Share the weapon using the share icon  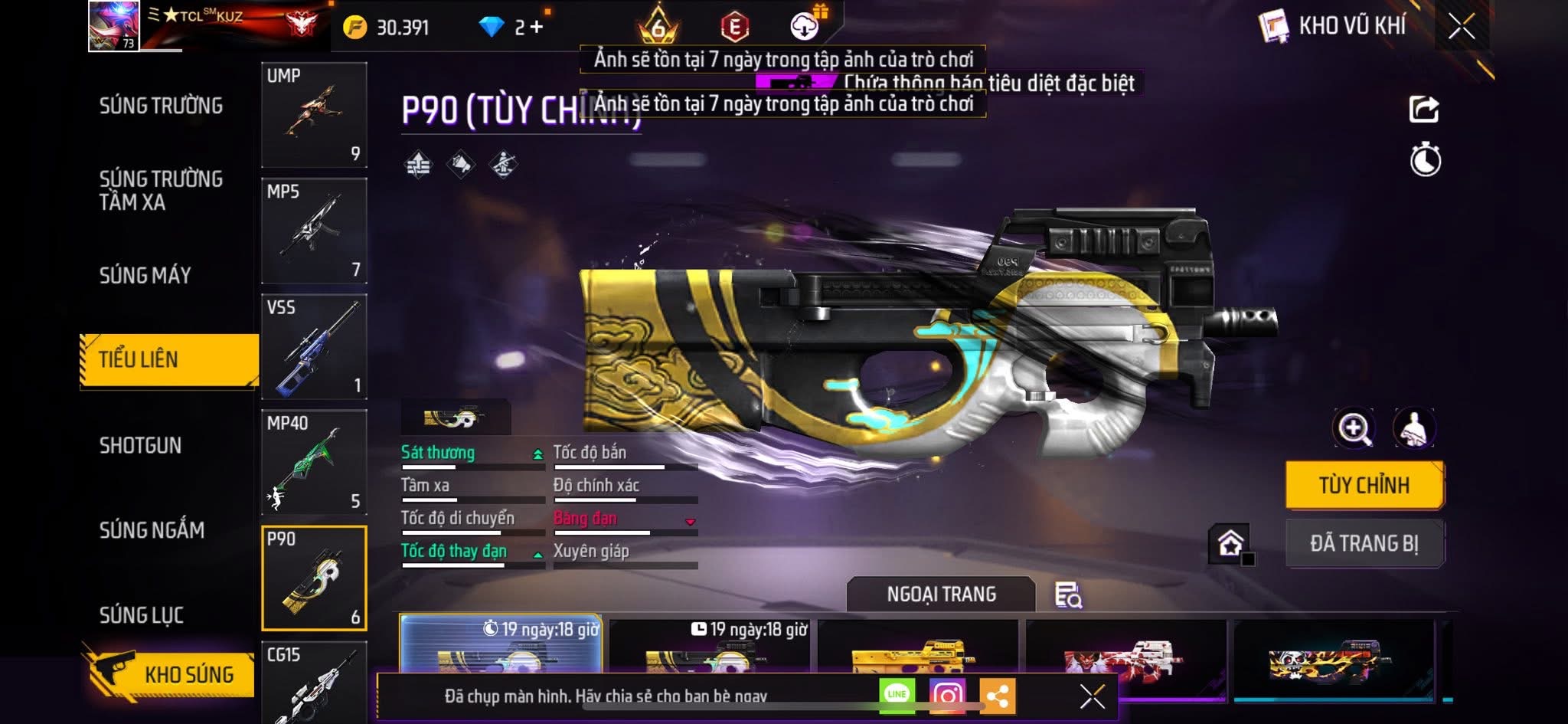pyautogui.click(x=1424, y=110)
